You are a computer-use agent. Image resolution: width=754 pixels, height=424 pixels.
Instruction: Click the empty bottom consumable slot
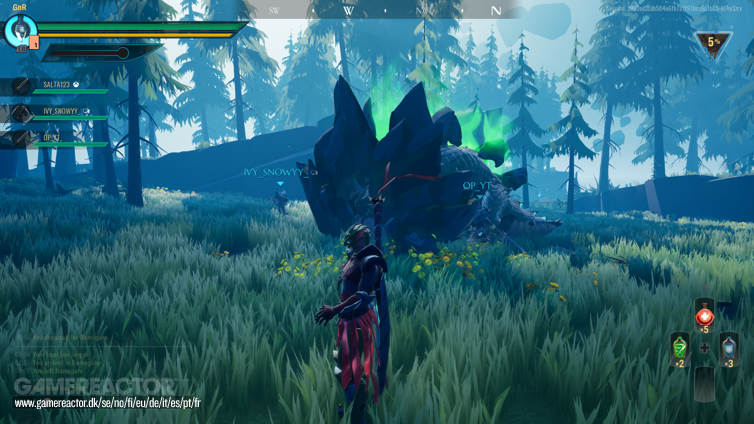click(704, 381)
